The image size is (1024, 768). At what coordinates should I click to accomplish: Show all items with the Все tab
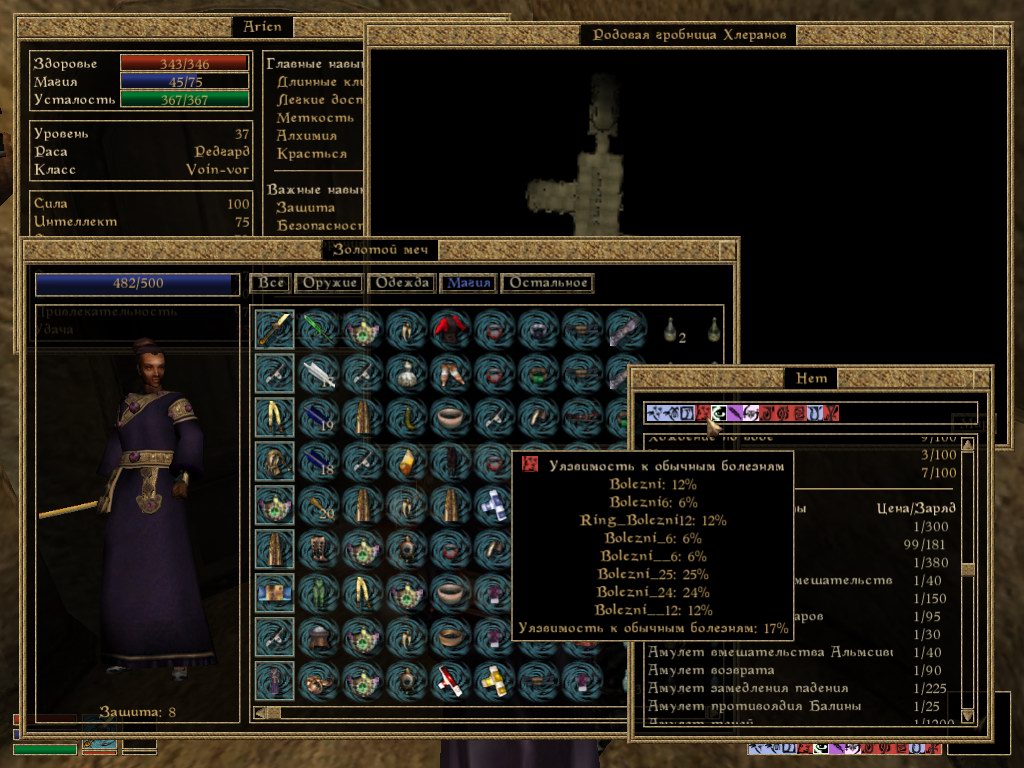271,283
